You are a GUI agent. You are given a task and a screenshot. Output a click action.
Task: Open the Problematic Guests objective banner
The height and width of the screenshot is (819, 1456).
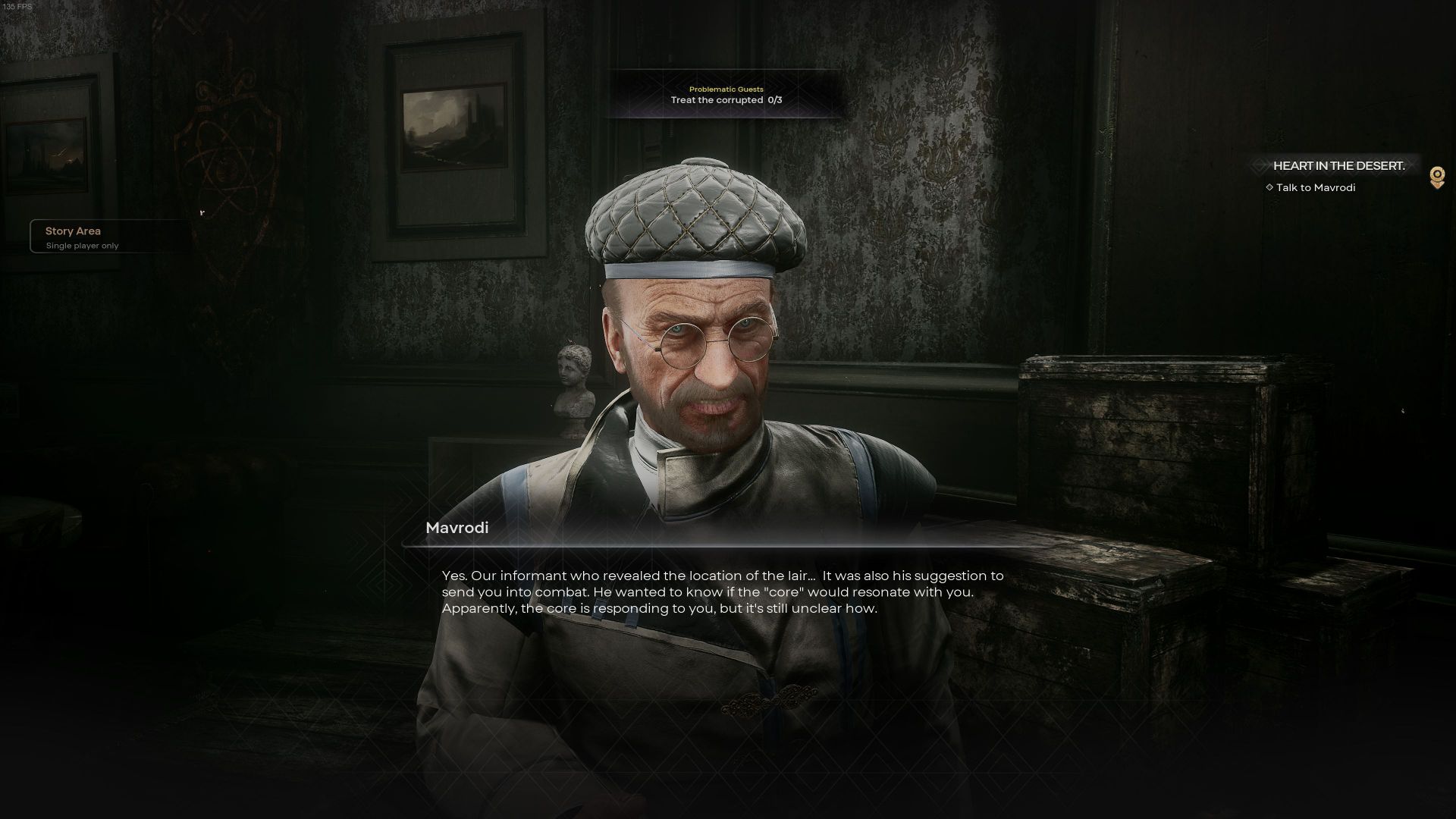click(726, 95)
